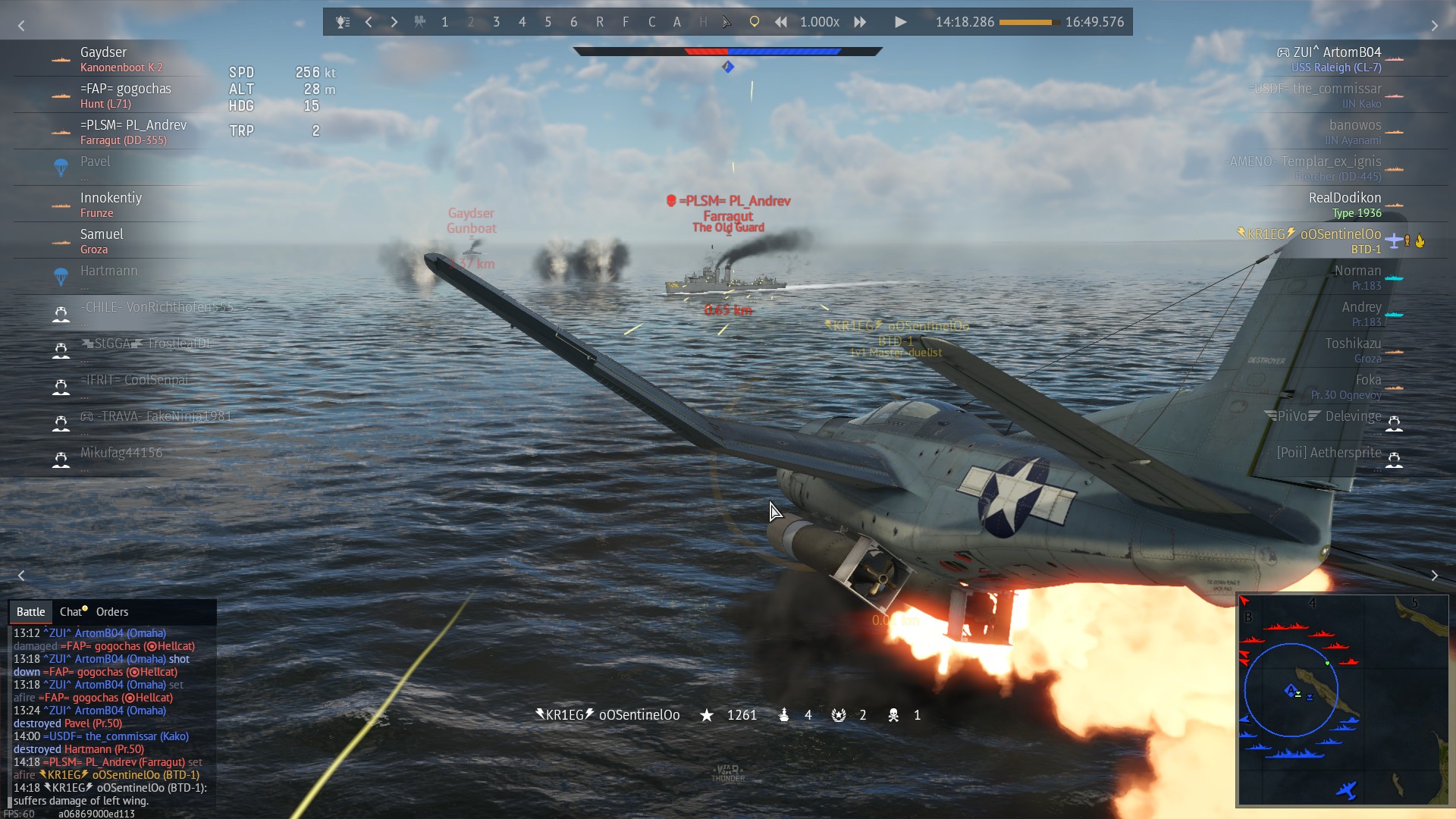The height and width of the screenshot is (819, 1456).
Task: Select the F camera mode button
Action: point(626,22)
